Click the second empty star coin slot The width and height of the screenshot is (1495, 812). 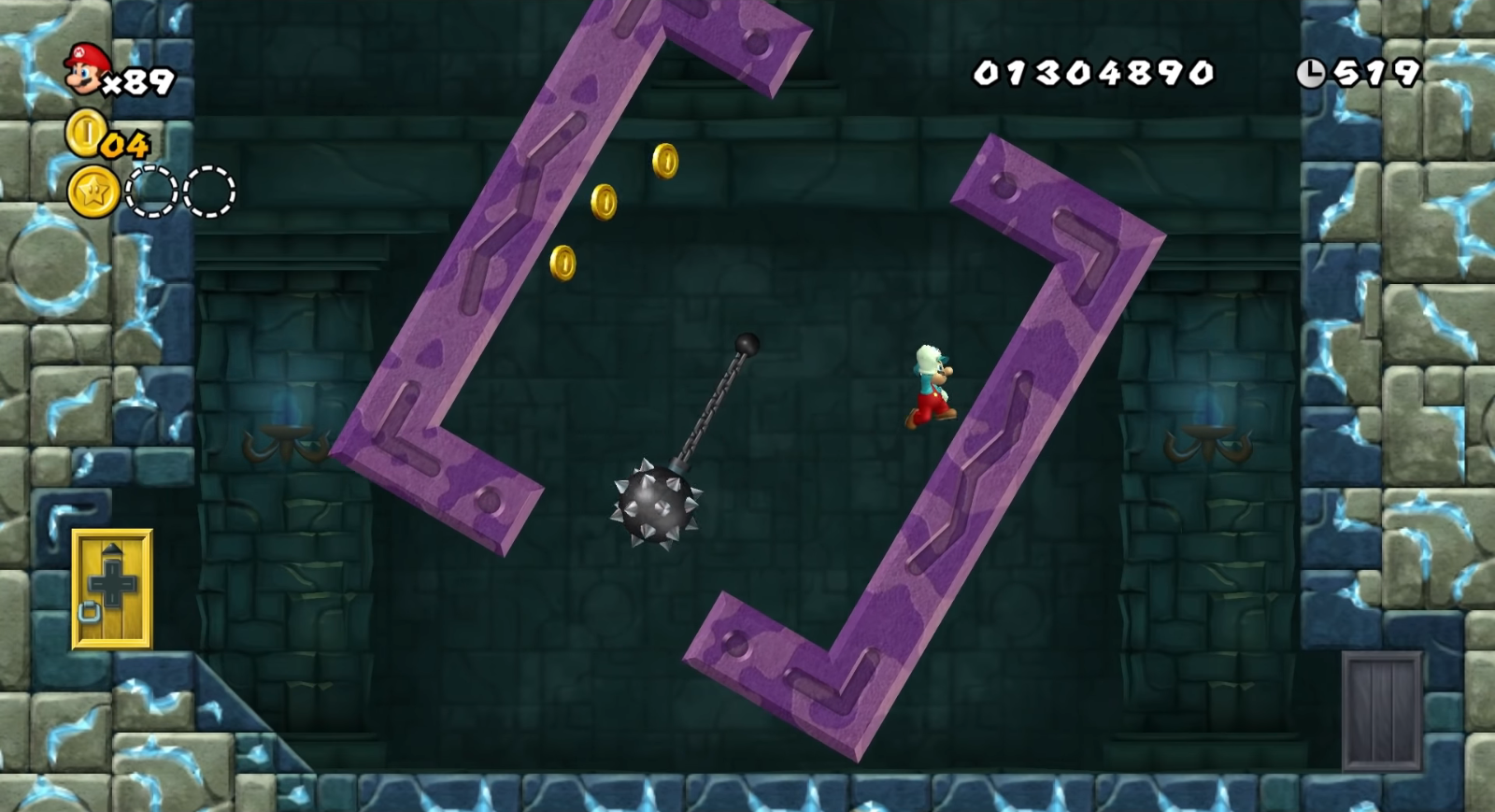tap(210, 190)
